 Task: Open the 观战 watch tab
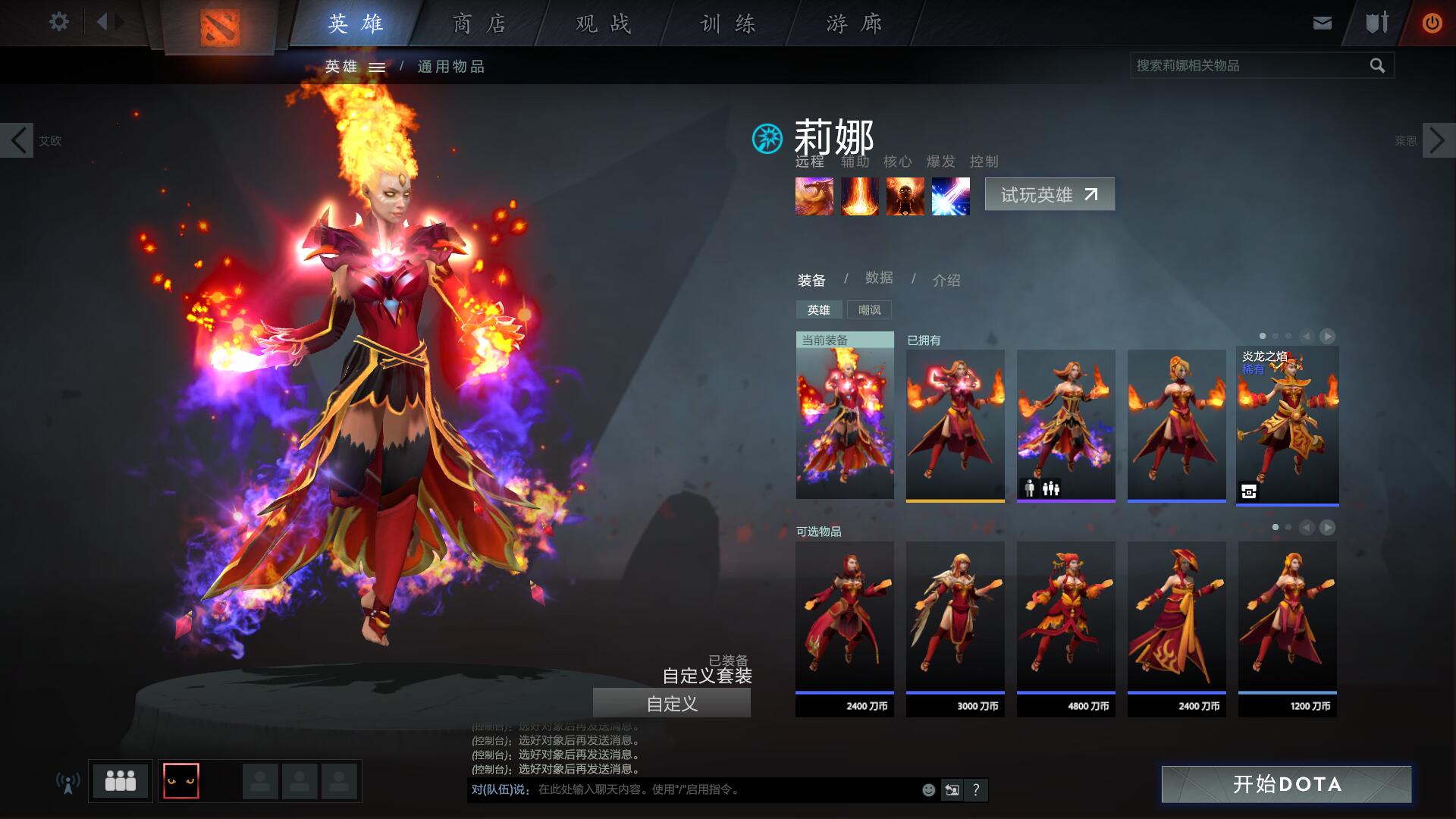604,24
